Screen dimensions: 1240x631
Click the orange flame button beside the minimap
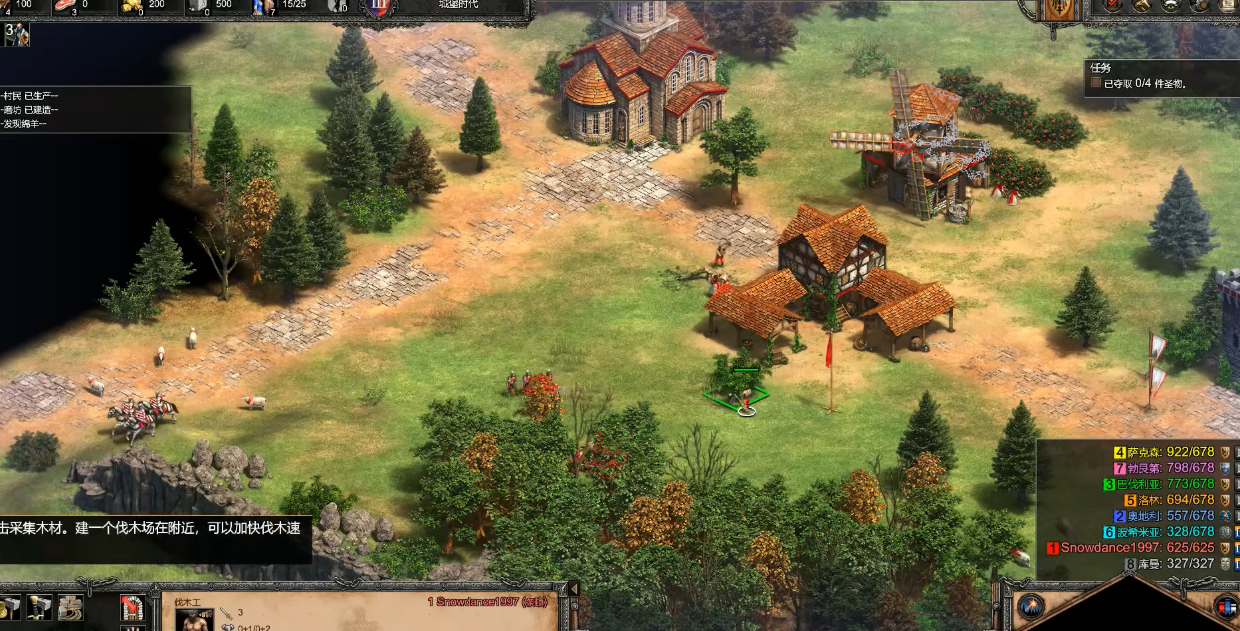pos(1031,606)
